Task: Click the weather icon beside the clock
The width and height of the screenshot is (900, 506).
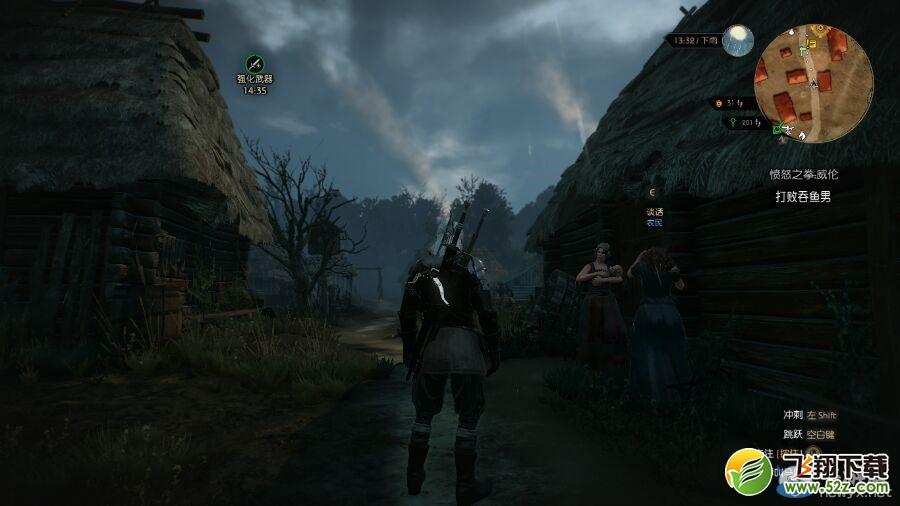Action: (739, 40)
